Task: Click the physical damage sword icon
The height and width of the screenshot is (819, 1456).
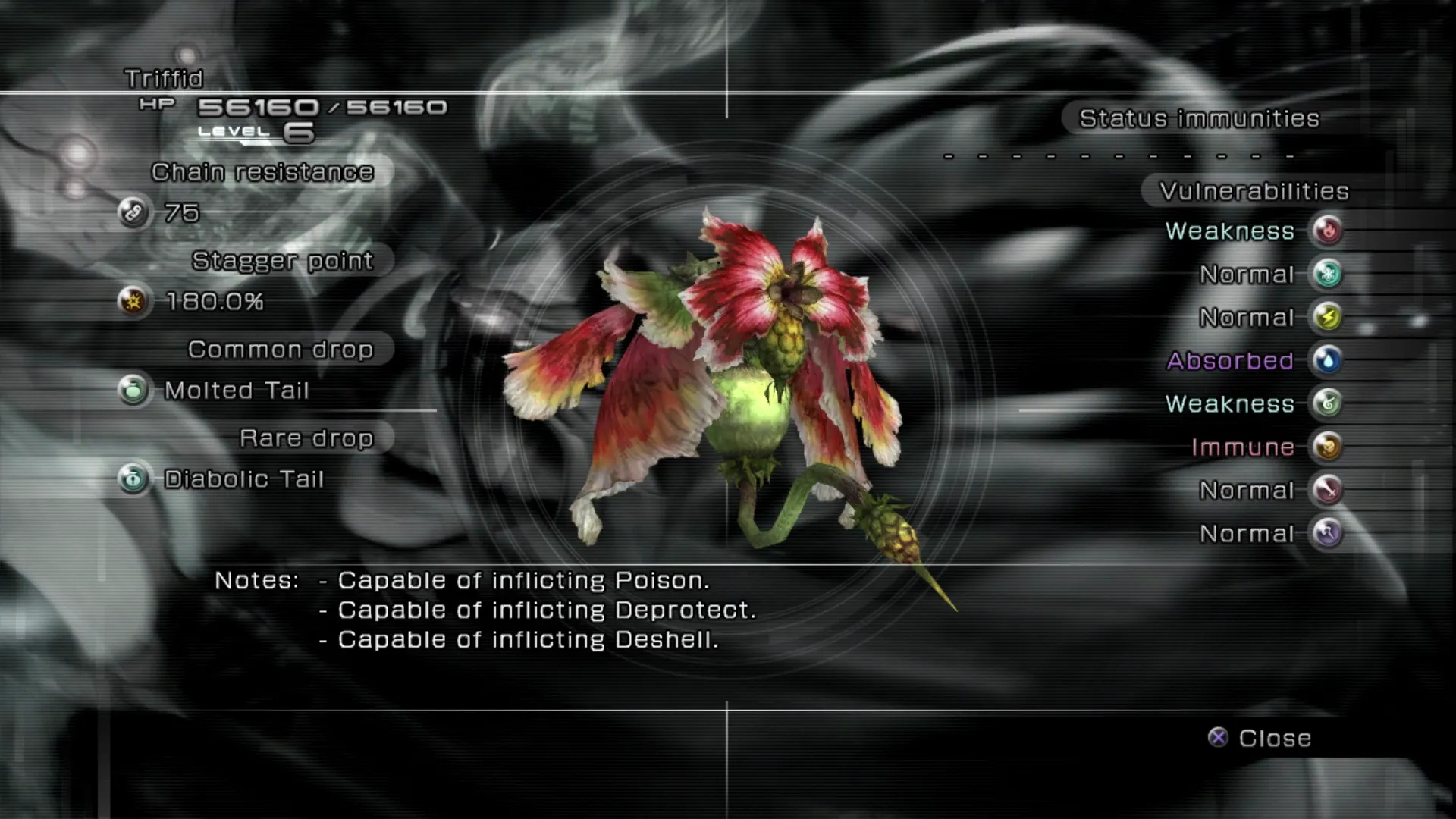Action: click(x=1327, y=490)
